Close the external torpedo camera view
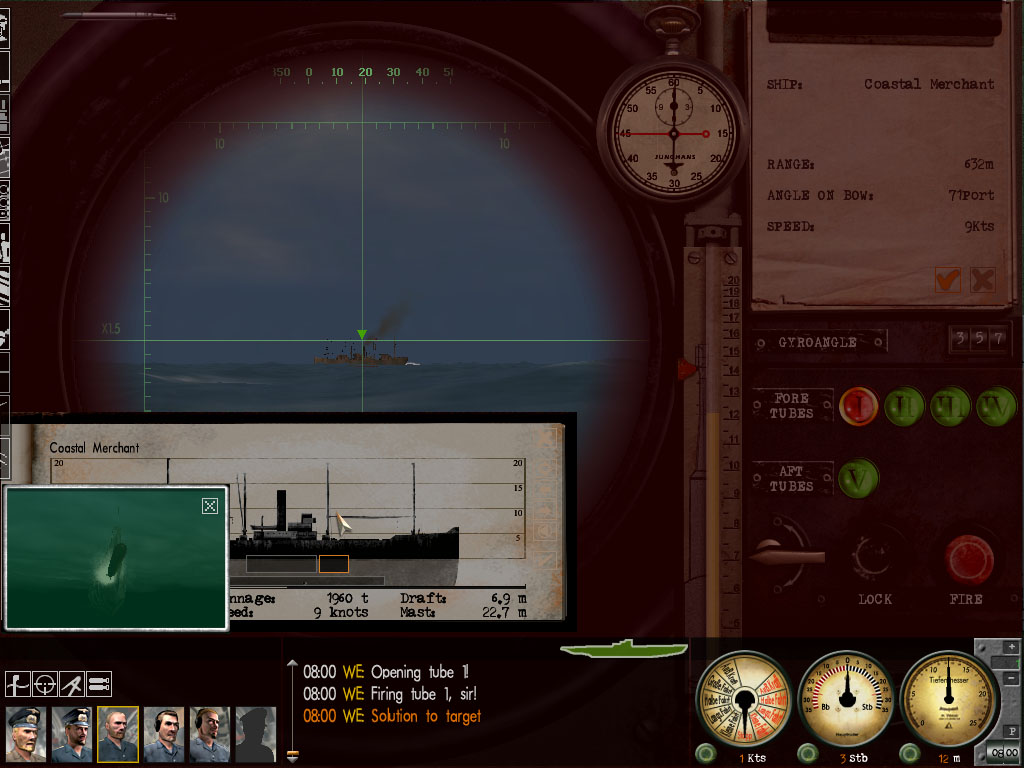Screen dimensions: 1024x768 coord(209,506)
